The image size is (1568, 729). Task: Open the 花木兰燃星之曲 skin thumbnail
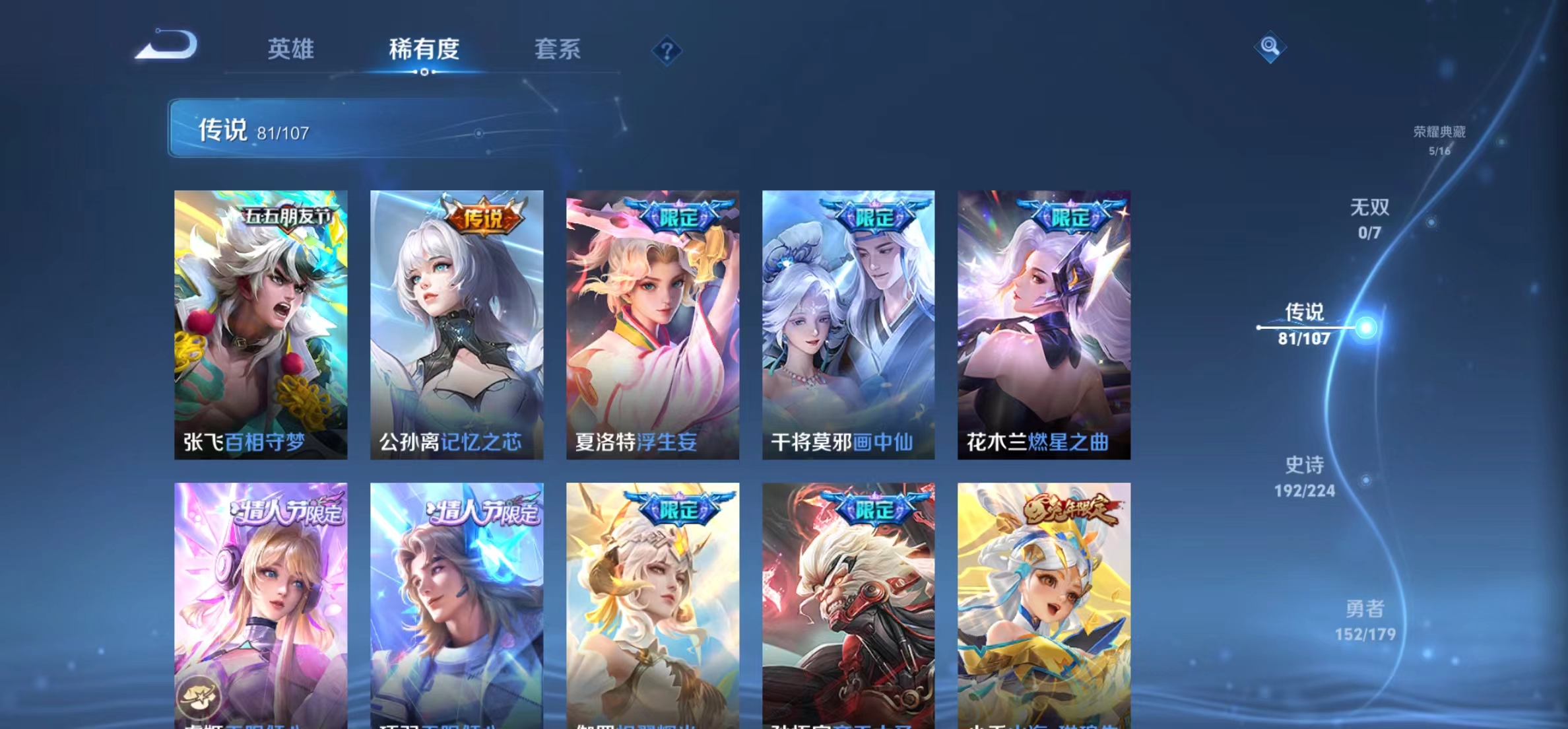tap(1043, 324)
